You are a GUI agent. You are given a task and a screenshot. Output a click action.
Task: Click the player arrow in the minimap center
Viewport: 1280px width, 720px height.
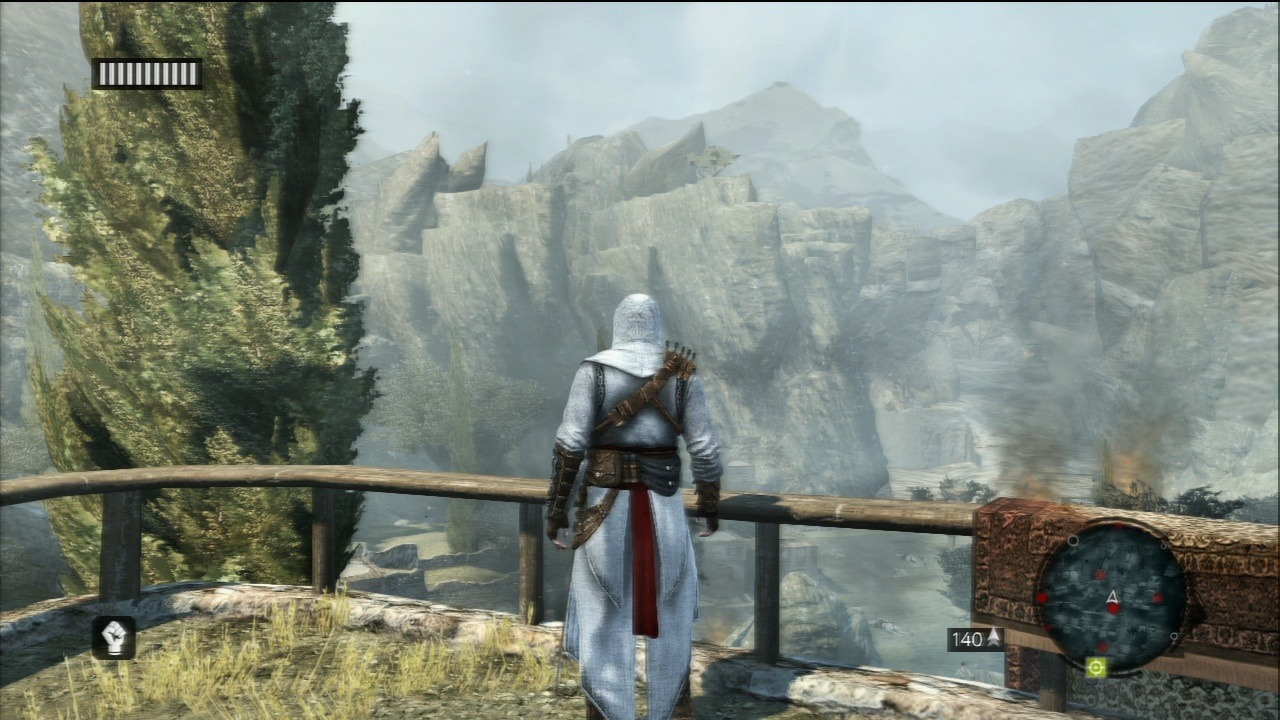tap(1113, 595)
